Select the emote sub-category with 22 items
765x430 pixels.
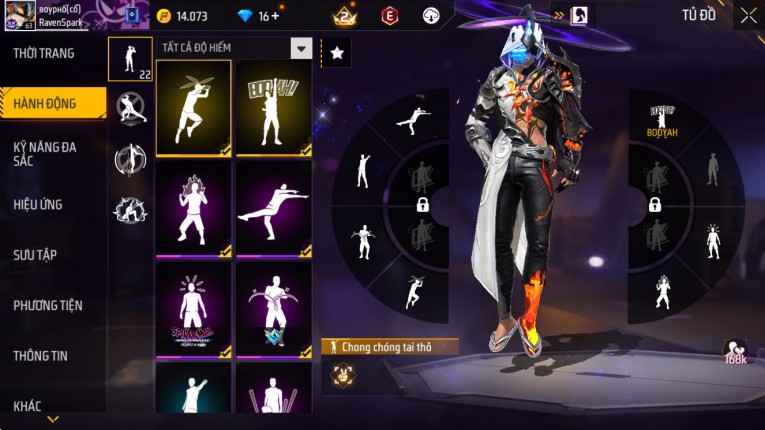tap(130, 59)
